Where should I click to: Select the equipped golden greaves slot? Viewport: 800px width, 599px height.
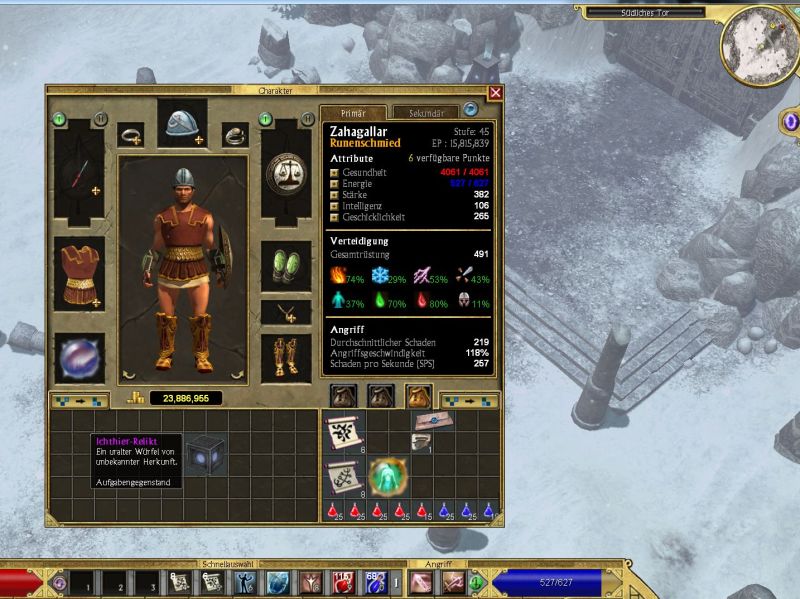click(286, 357)
